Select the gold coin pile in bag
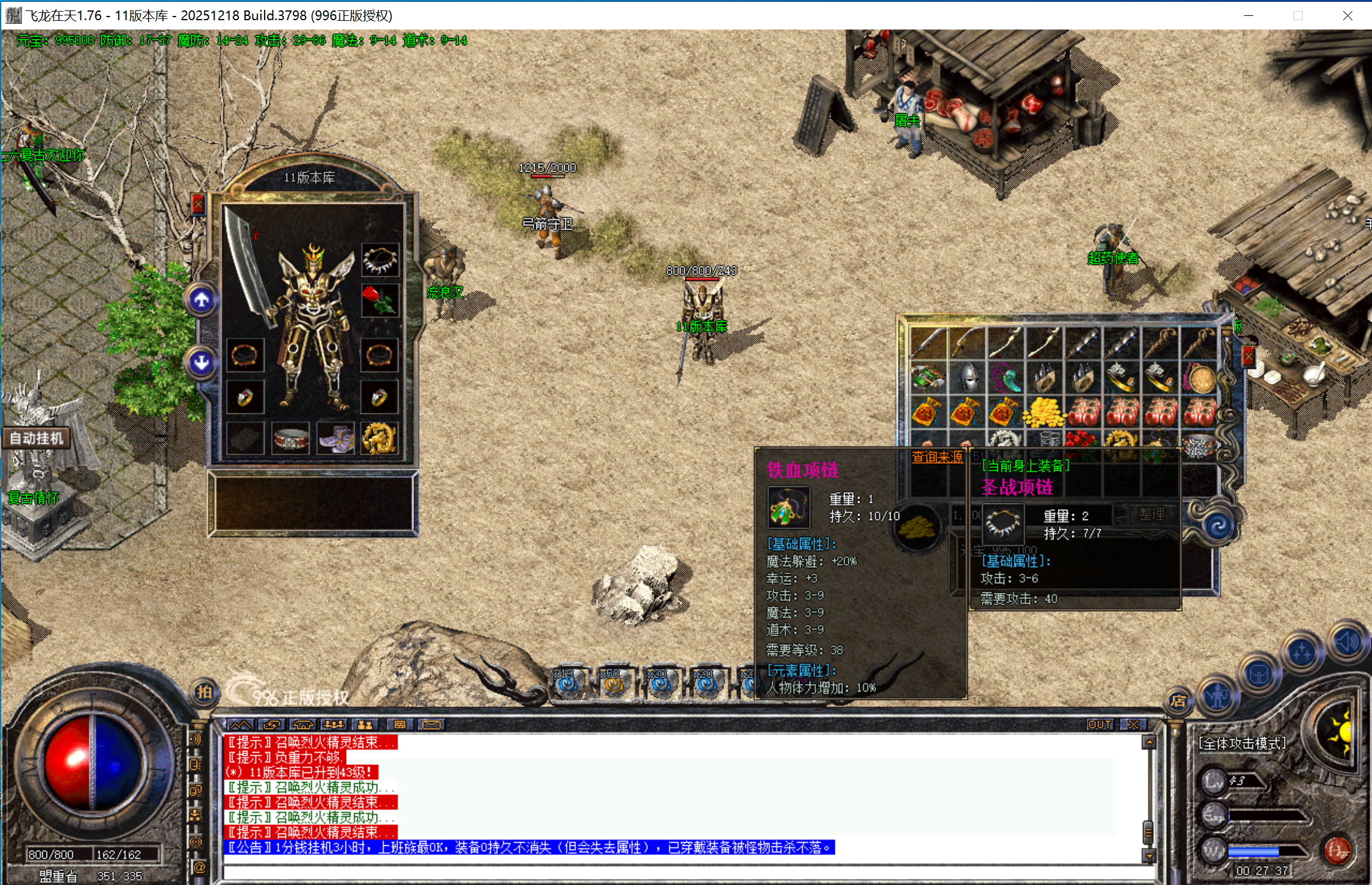The width and height of the screenshot is (1372, 885). point(1044,412)
